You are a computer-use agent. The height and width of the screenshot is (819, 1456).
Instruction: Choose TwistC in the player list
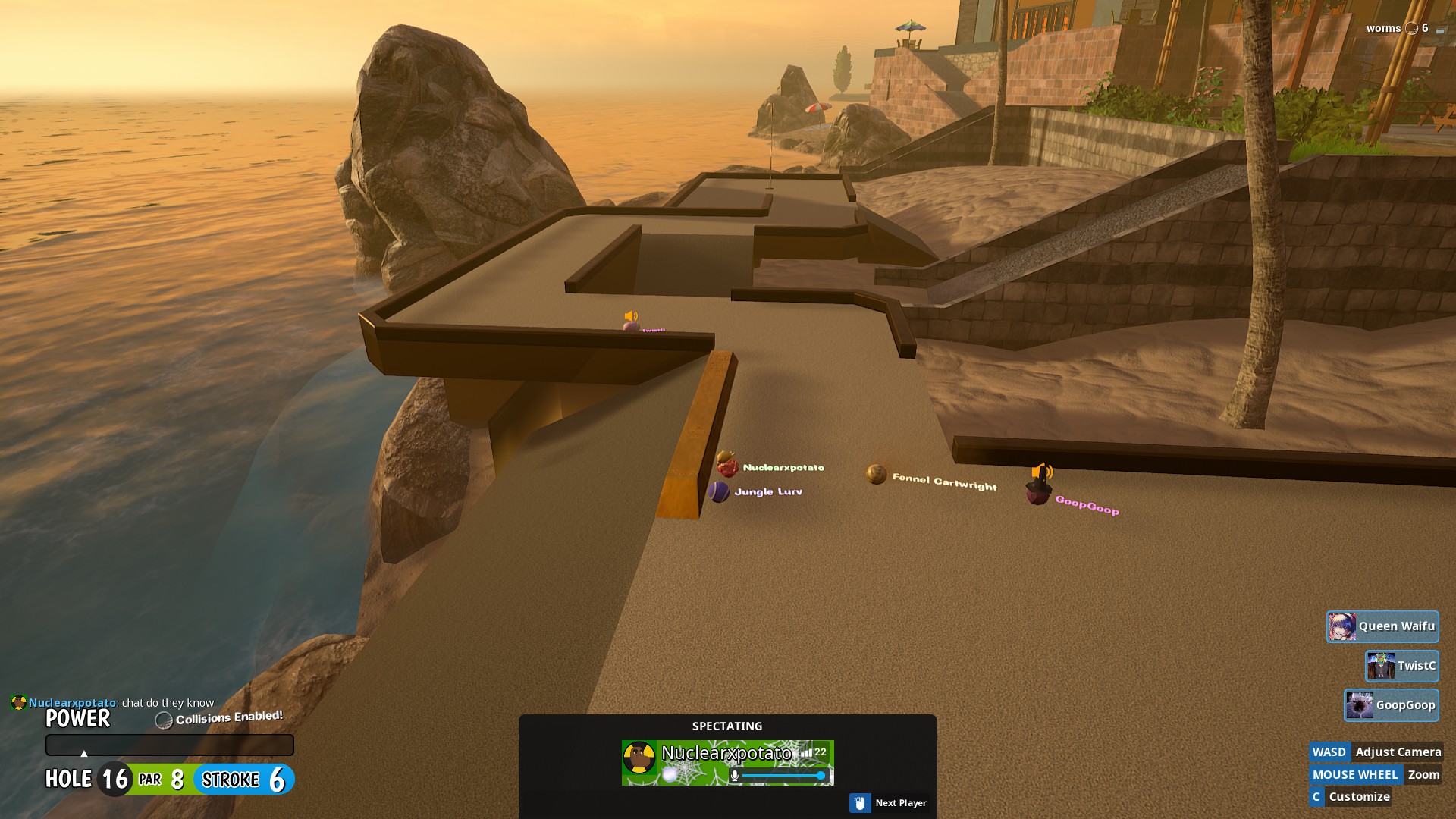click(1401, 666)
